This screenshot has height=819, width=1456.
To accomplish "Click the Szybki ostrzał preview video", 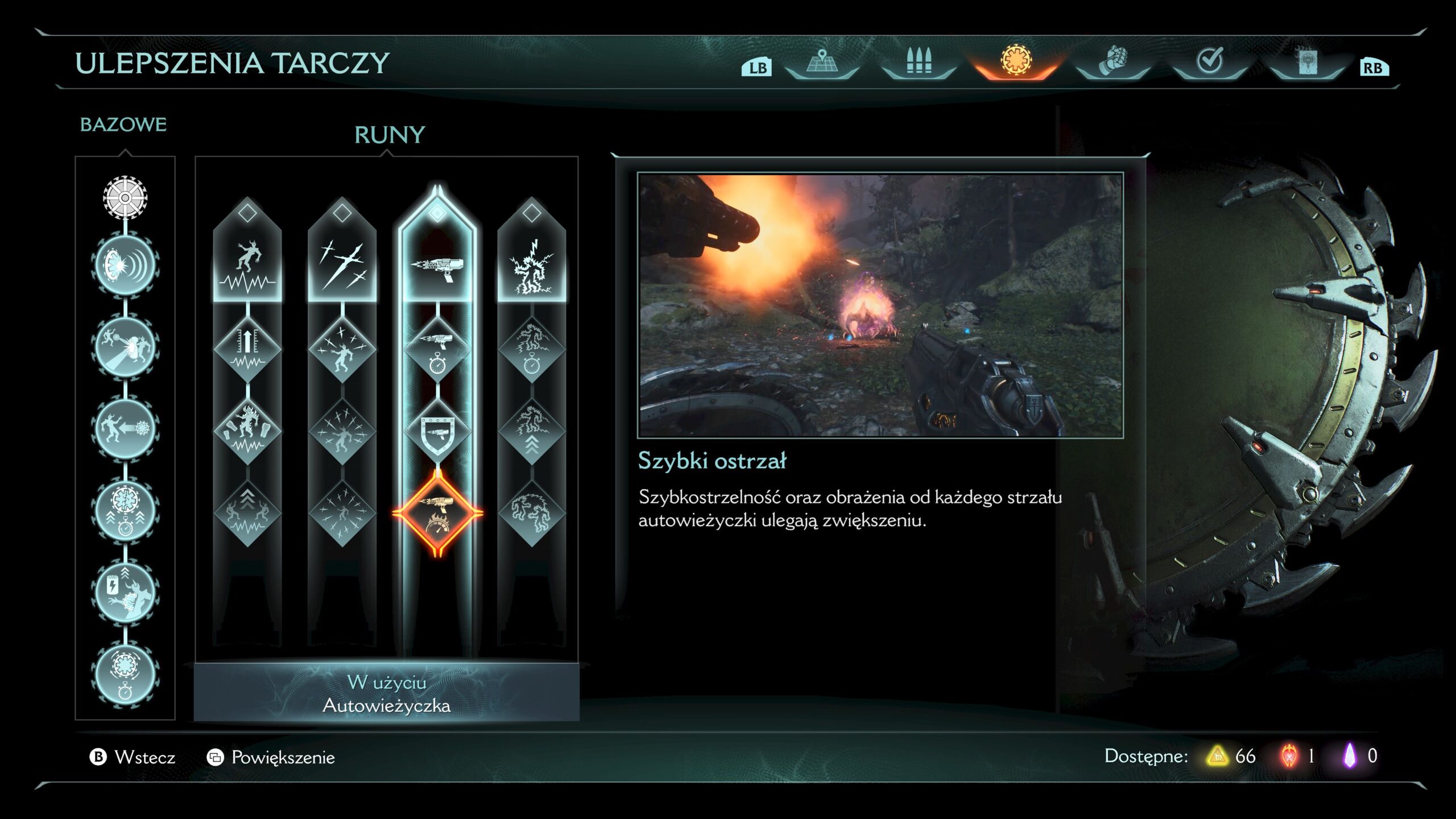I will 880,305.
